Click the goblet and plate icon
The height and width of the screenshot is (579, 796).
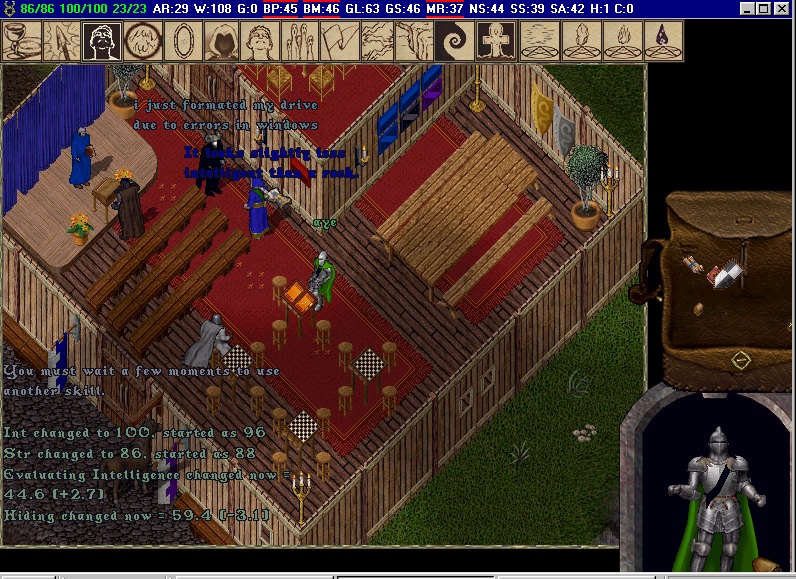click(21, 41)
